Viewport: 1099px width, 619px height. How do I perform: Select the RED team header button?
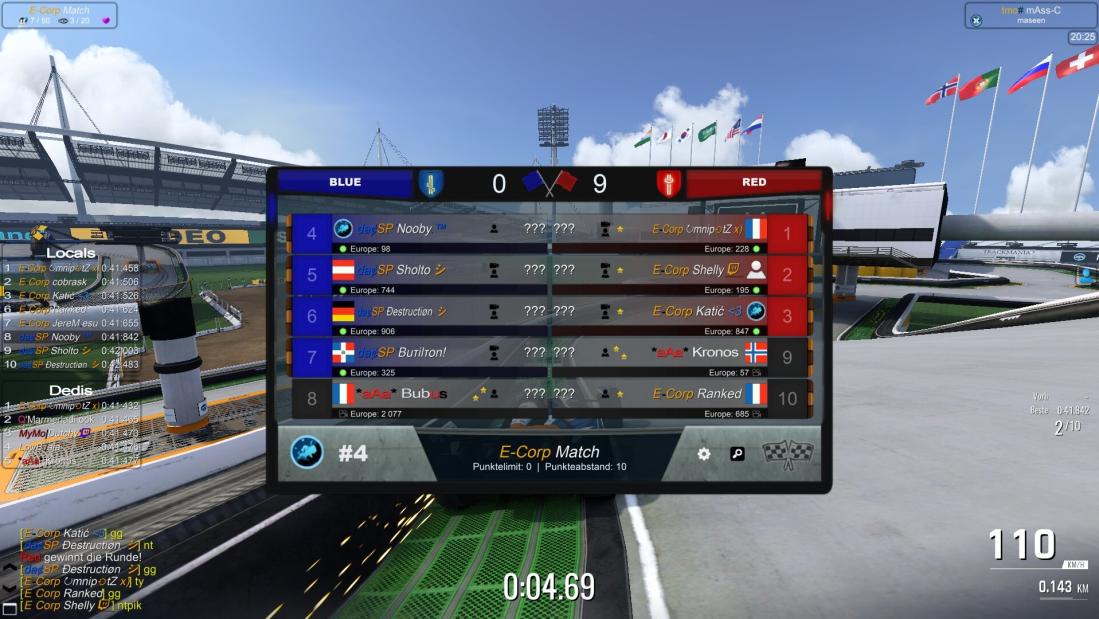753,183
